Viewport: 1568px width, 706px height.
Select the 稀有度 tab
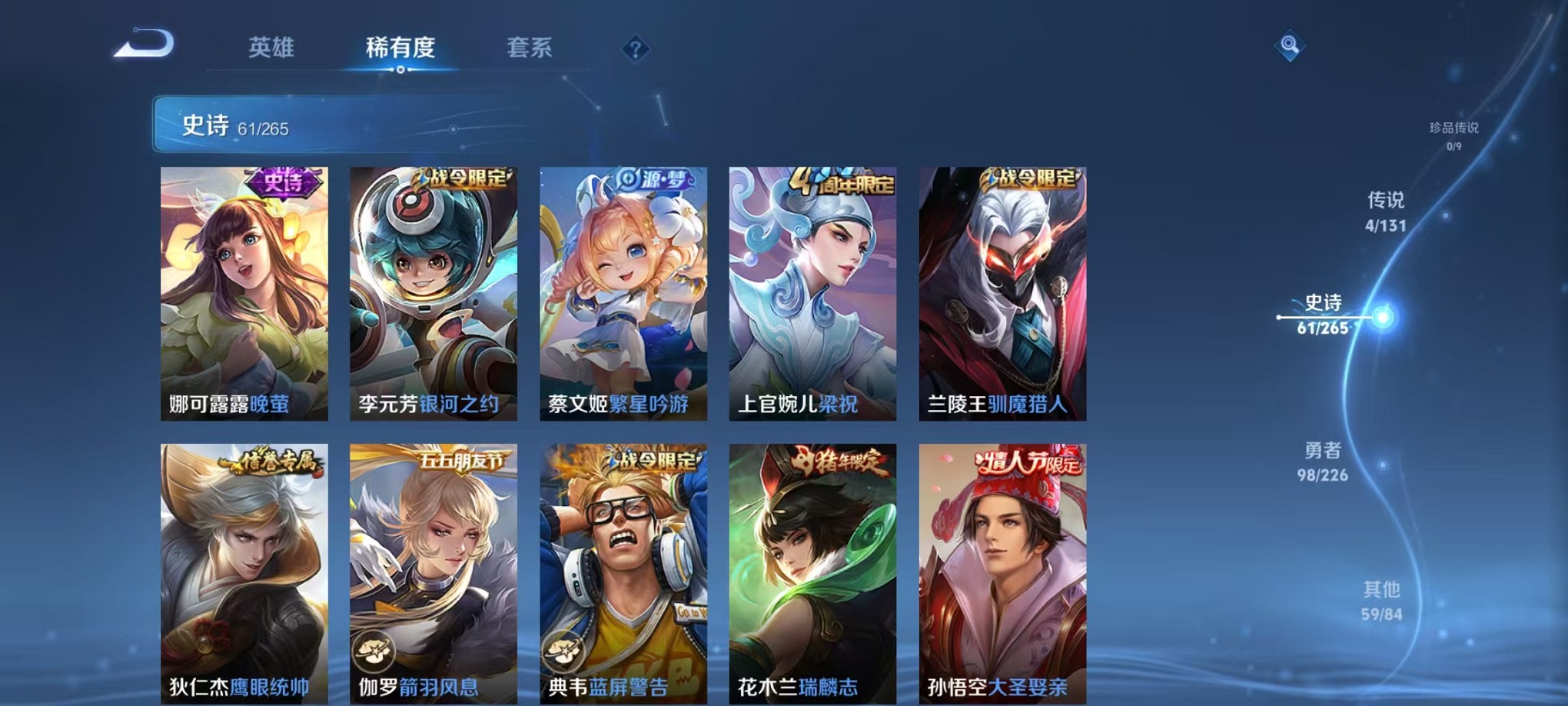pos(400,48)
